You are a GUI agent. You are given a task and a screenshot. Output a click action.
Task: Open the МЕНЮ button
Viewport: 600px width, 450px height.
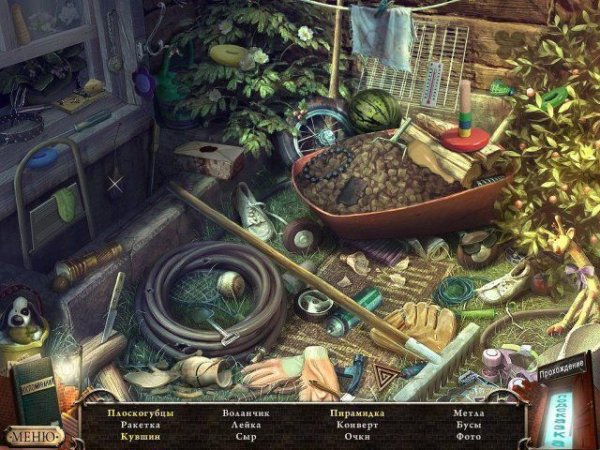[x=33, y=435]
